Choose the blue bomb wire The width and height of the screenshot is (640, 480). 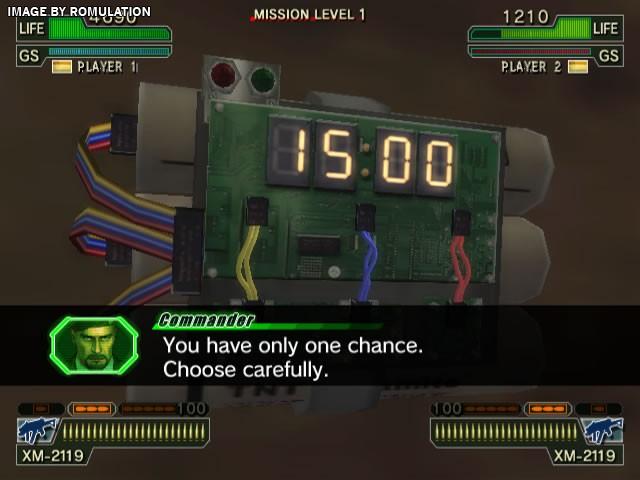tap(370, 262)
